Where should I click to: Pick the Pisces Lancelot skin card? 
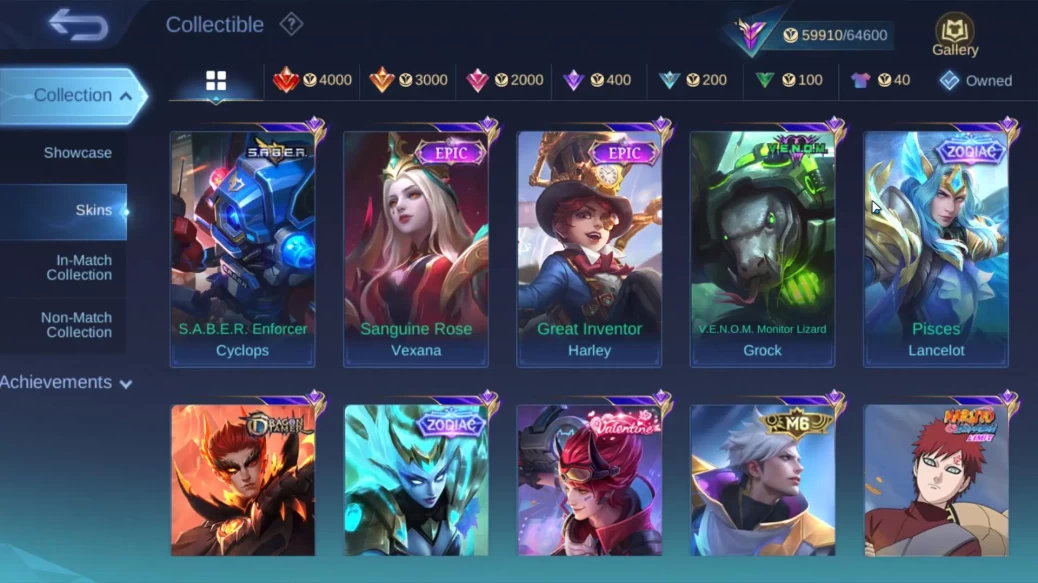(x=936, y=248)
